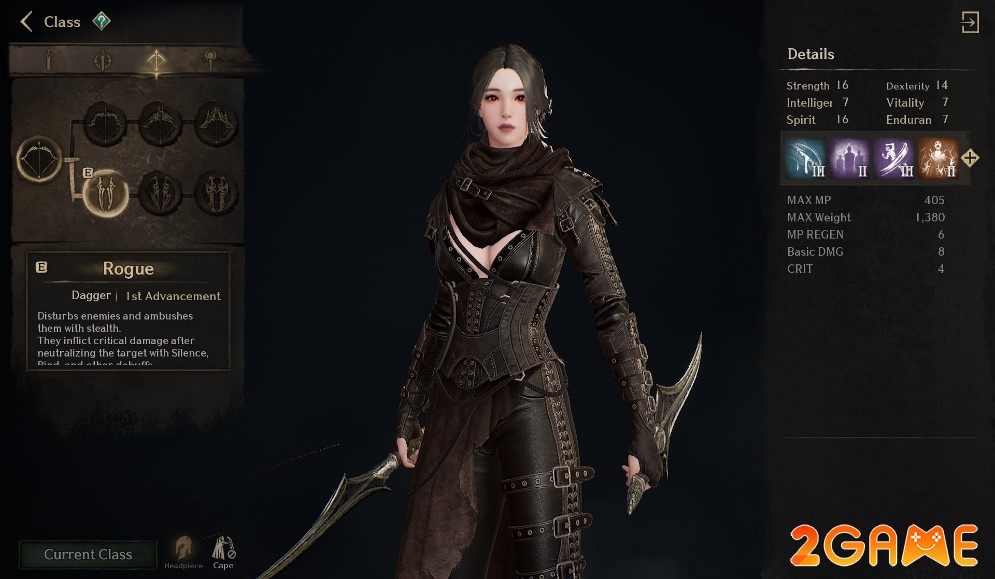Select the bow weapon tab

tap(155, 61)
